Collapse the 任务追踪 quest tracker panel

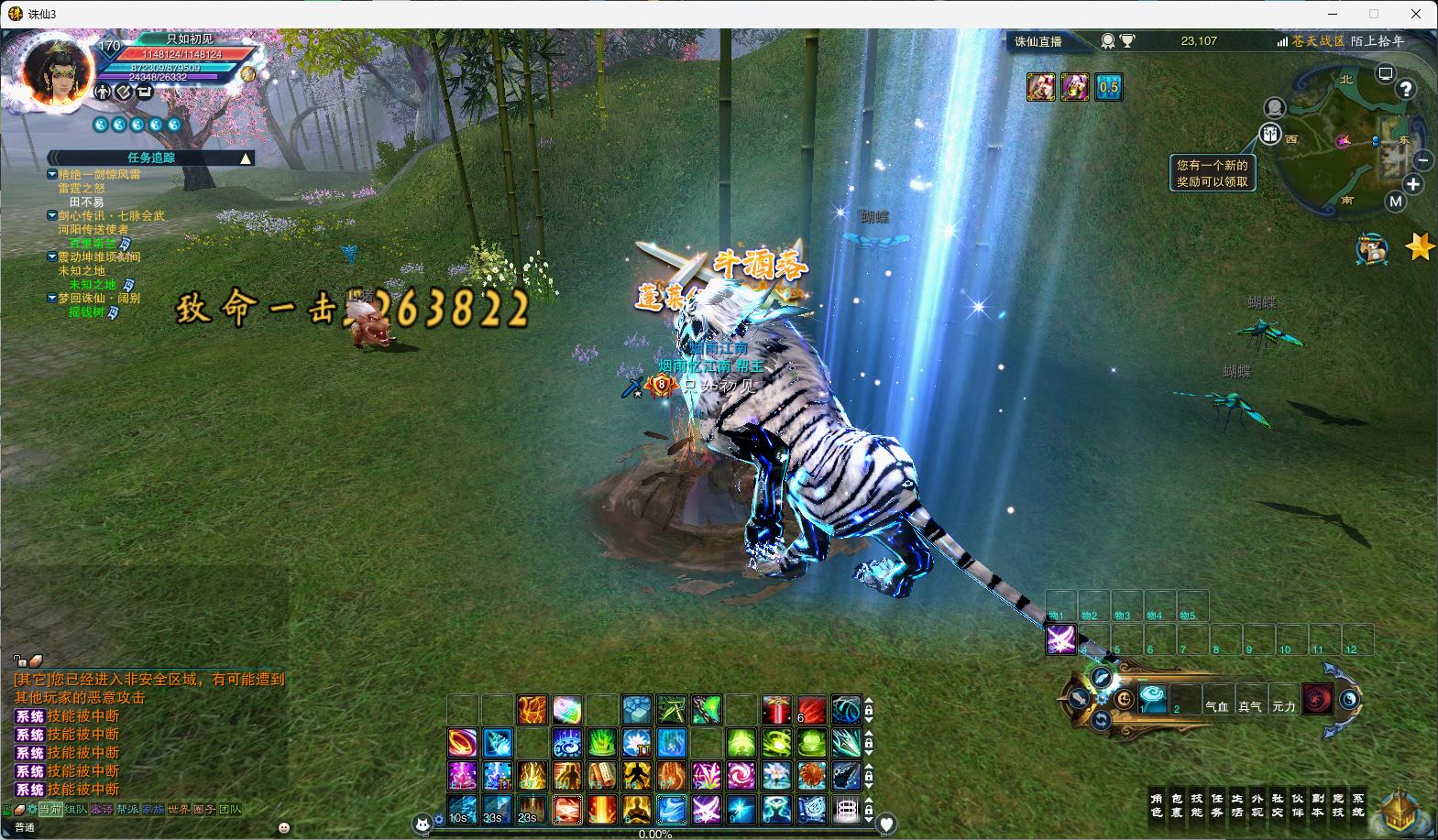(246, 158)
